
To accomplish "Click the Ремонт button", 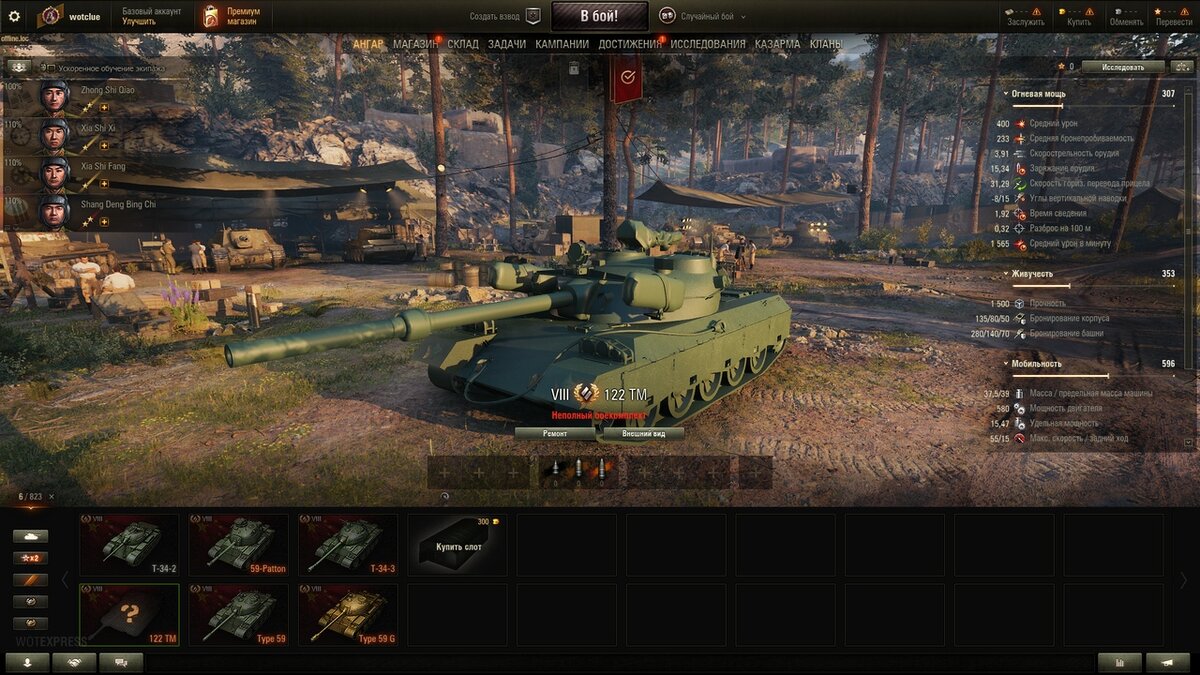I will (x=555, y=434).
